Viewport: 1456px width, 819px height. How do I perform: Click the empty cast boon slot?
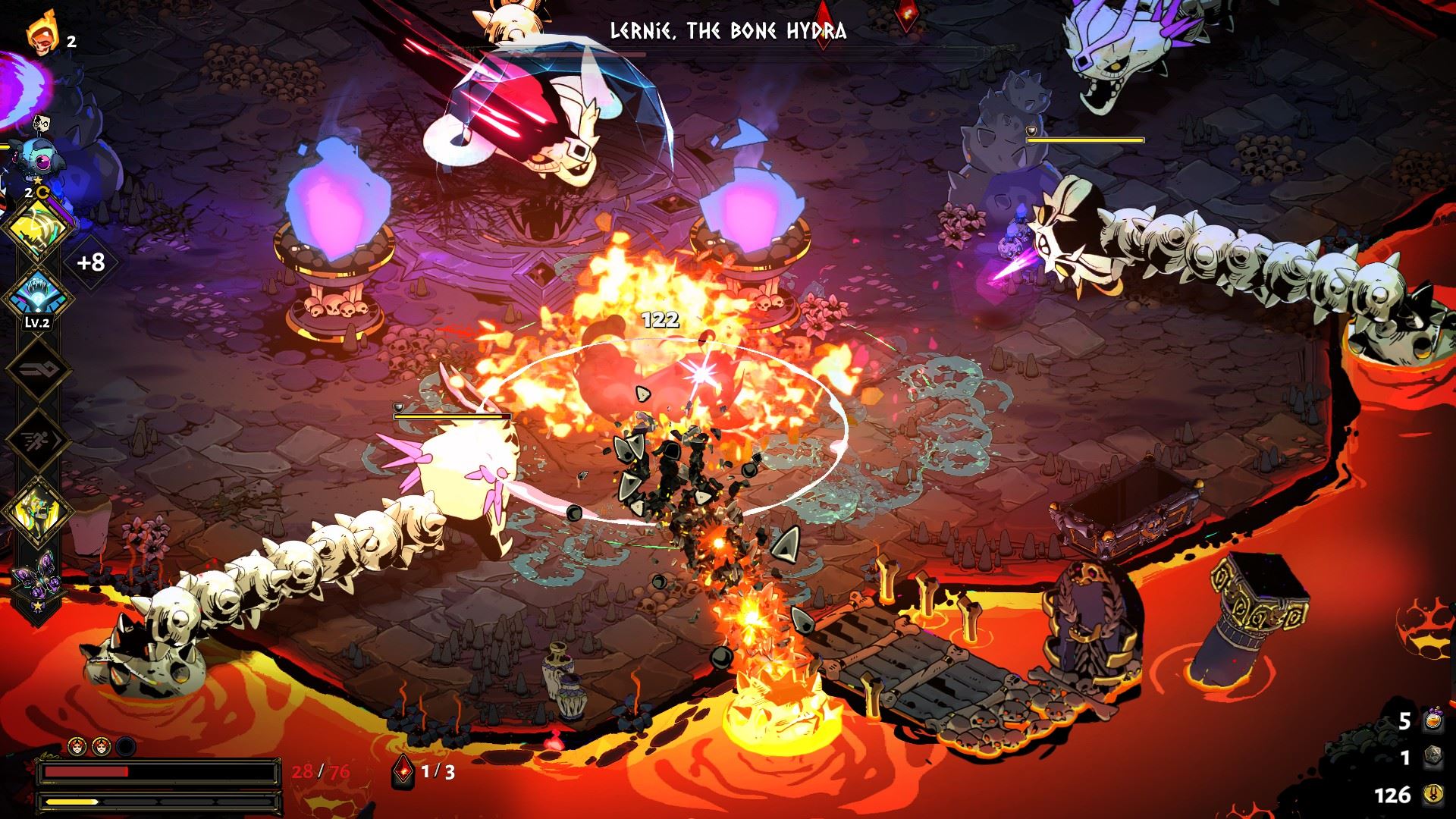(x=39, y=370)
